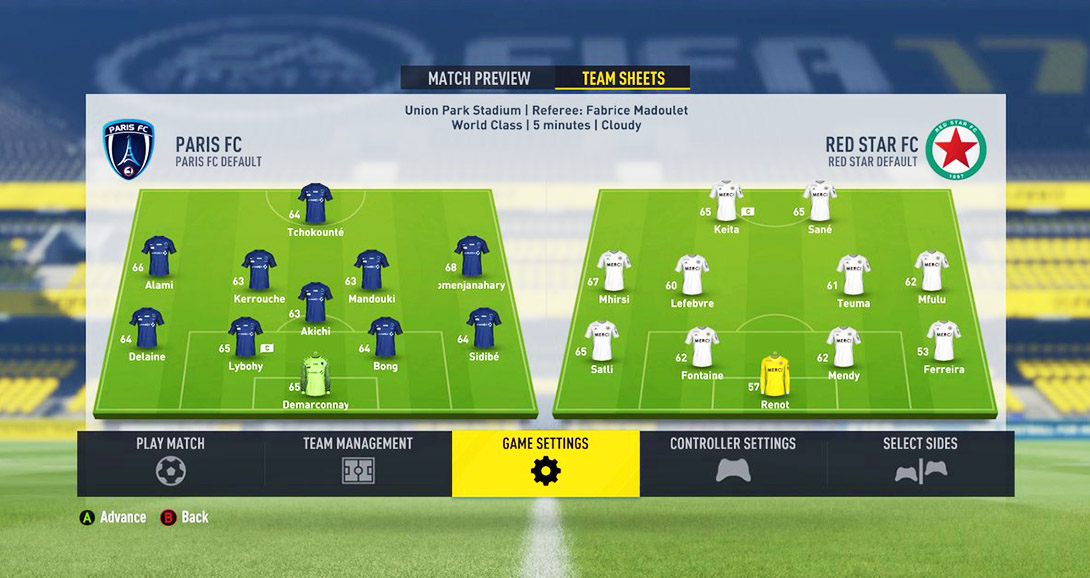The image size is (1090, 578).
Task: Switch to the Match Preview tab
Action: click(x=478, y=79)
